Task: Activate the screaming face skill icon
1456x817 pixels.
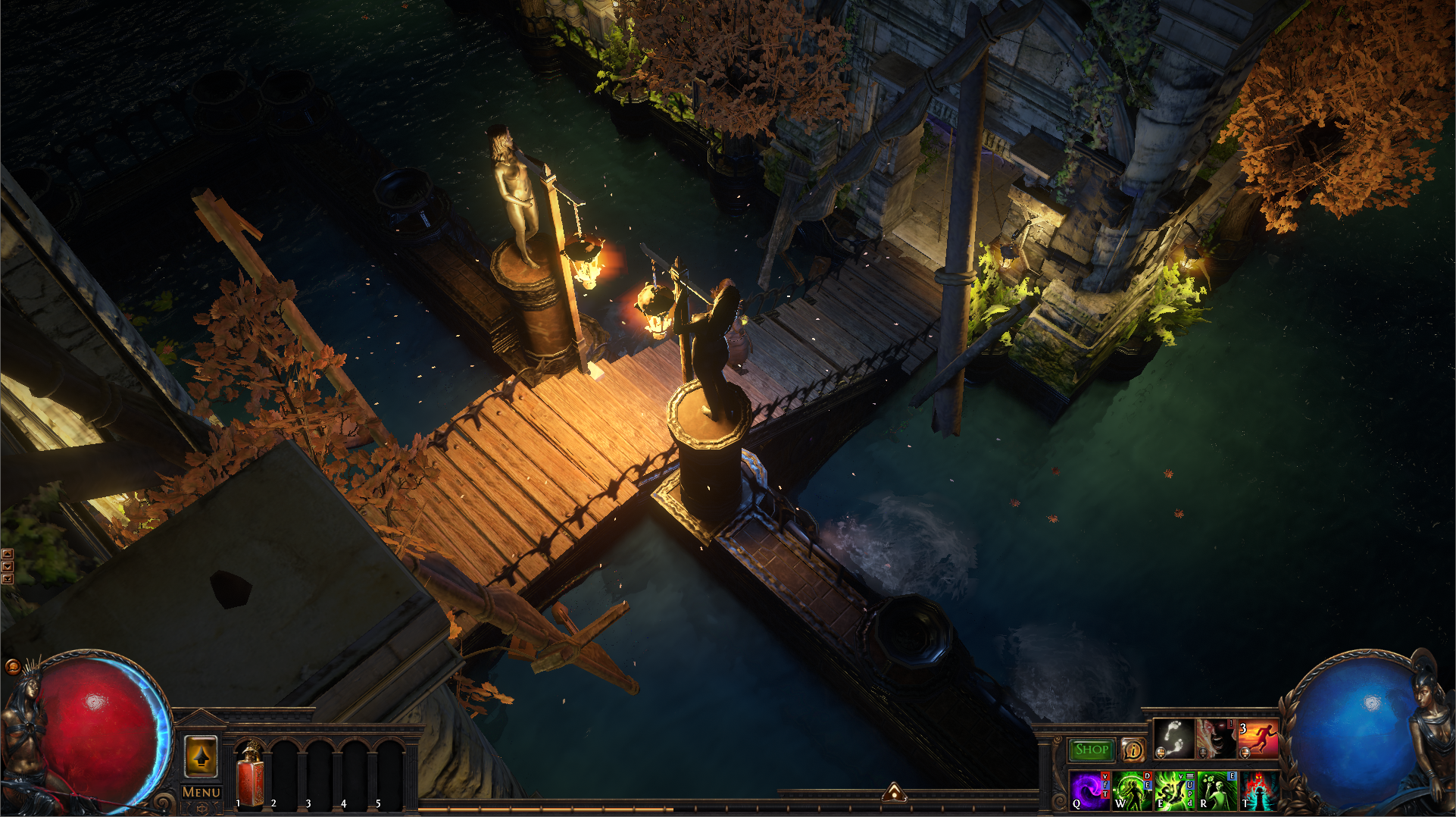Action: coord(1215,739)
